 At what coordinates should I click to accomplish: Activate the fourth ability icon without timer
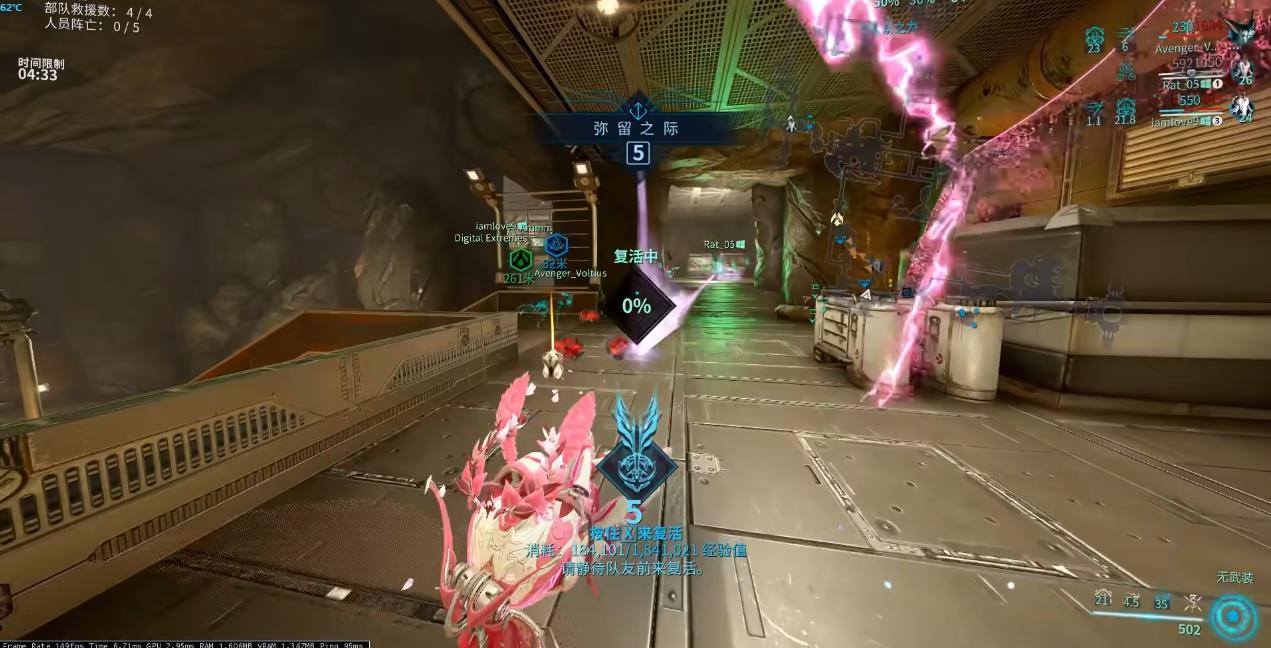point(1191,600)
